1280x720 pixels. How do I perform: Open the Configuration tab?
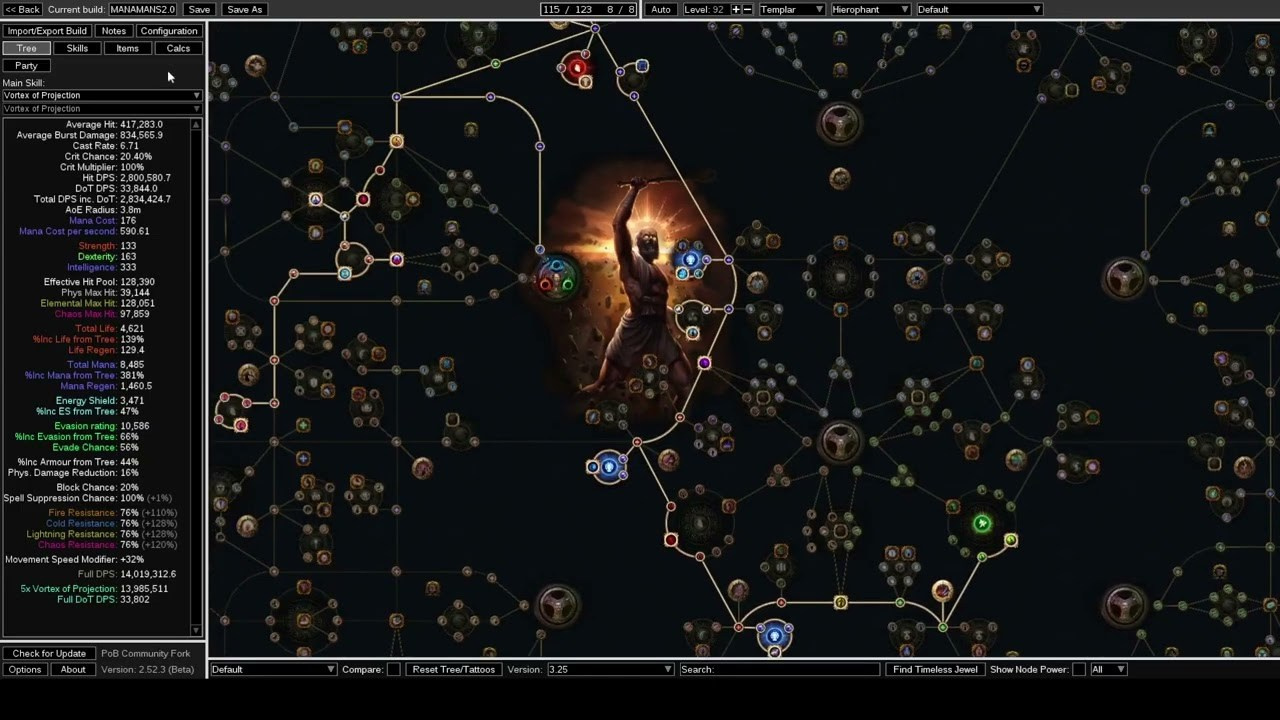point(168,30)
